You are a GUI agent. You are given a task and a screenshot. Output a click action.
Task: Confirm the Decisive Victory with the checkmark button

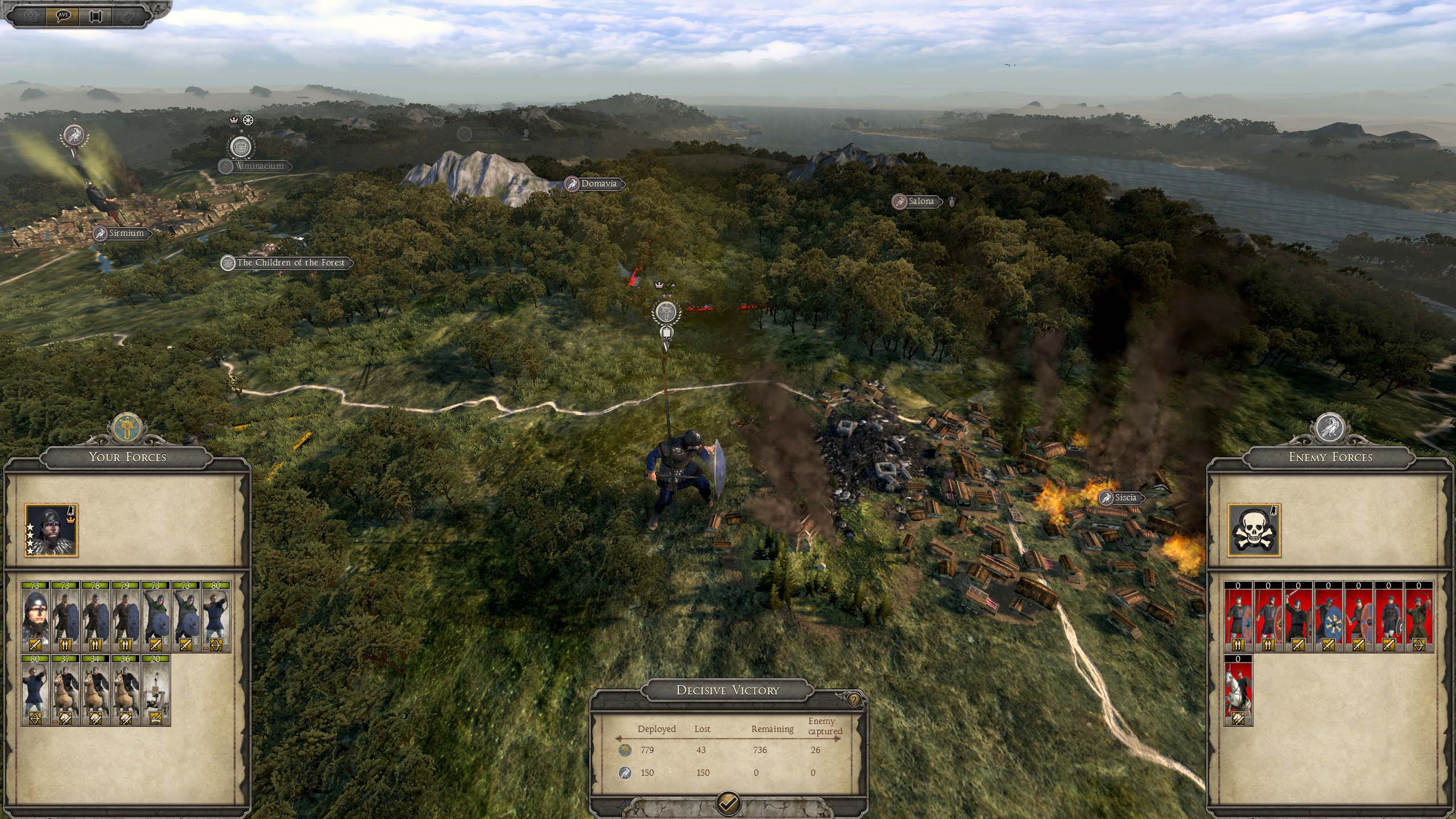(728, 803)
